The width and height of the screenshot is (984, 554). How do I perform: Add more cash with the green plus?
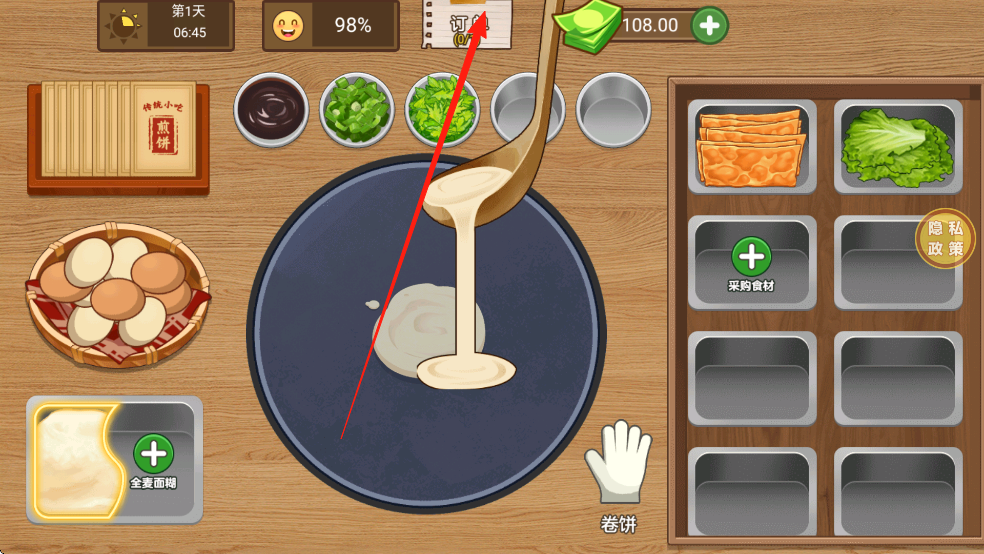(709, 25)
